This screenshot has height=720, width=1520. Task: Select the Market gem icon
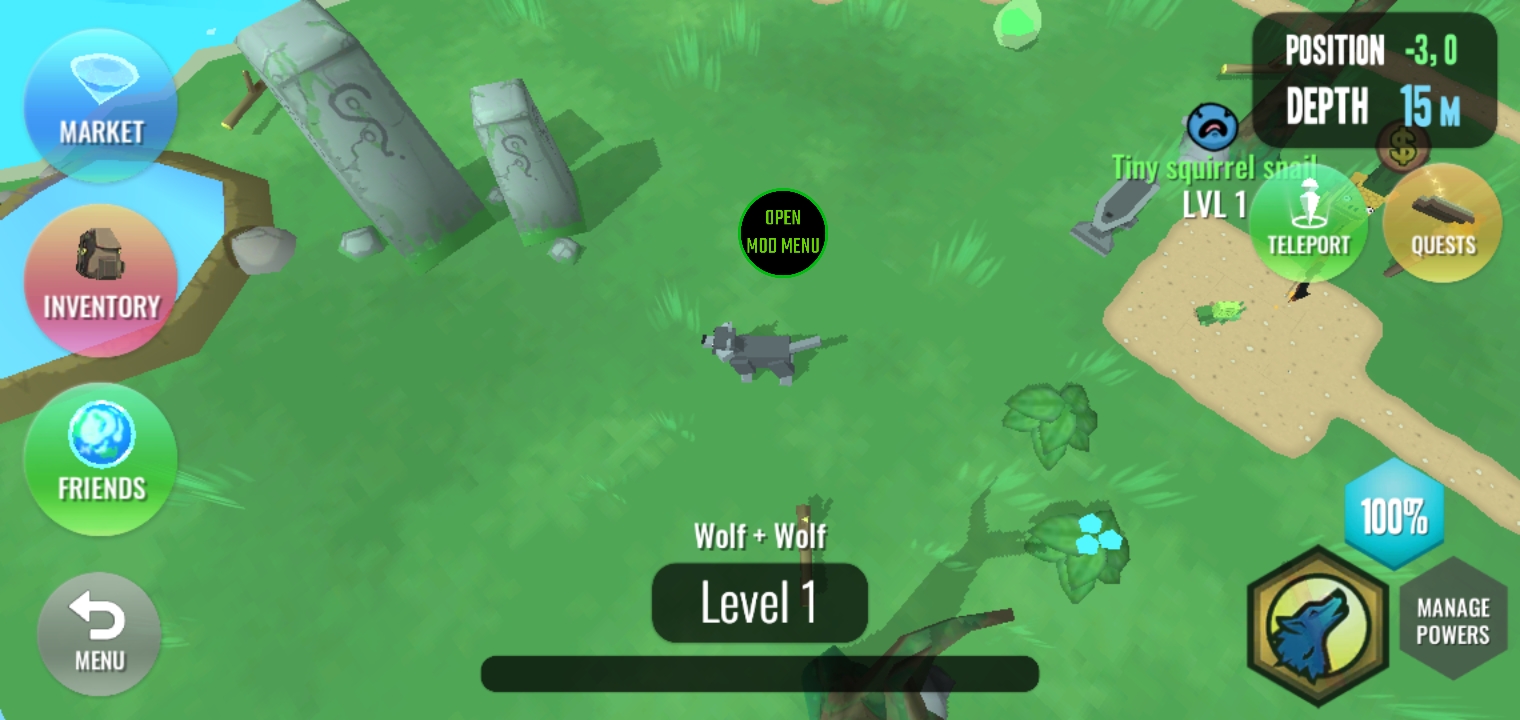pos(100,105)
